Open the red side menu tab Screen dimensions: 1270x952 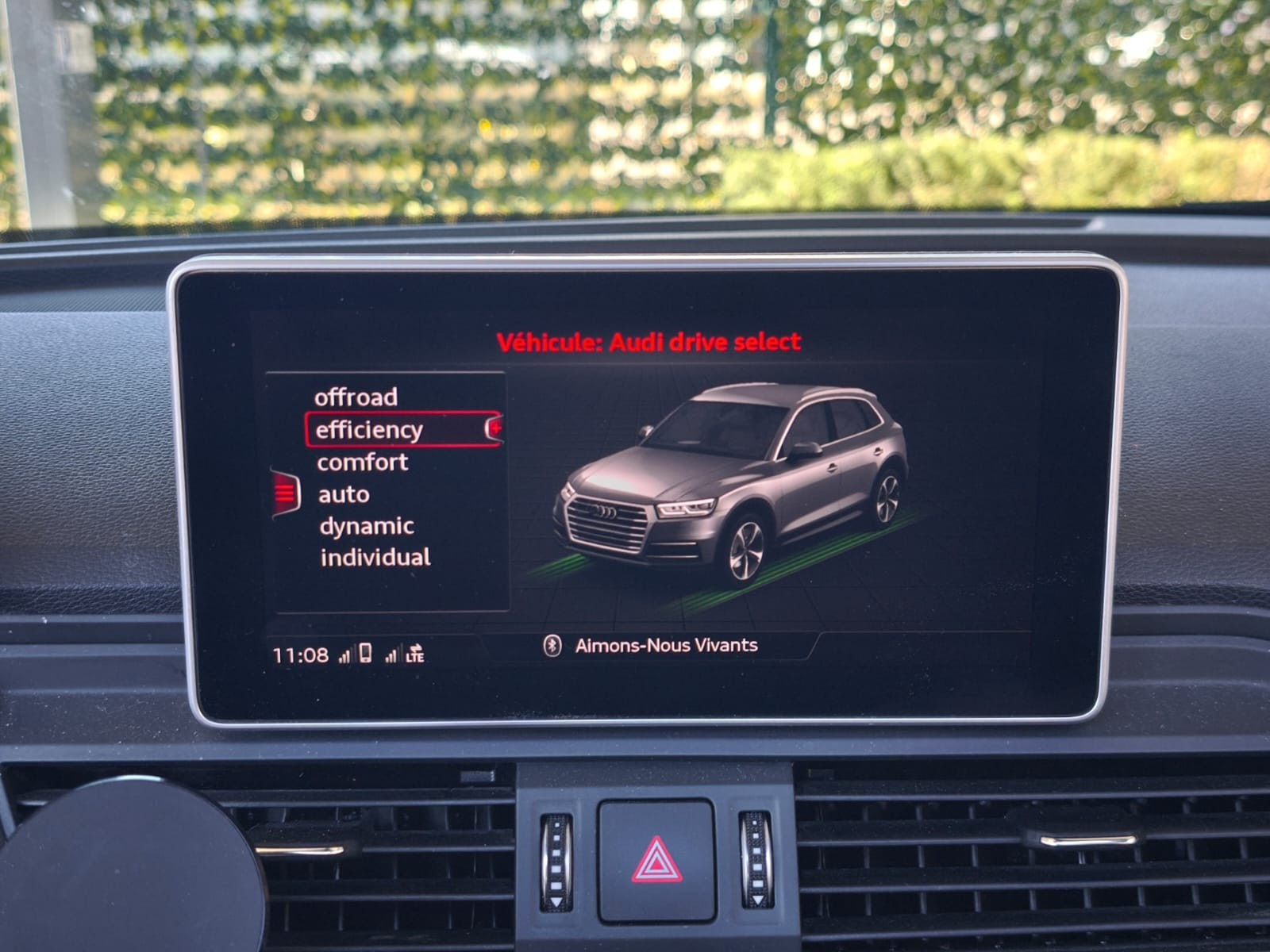tap(285, 493)
